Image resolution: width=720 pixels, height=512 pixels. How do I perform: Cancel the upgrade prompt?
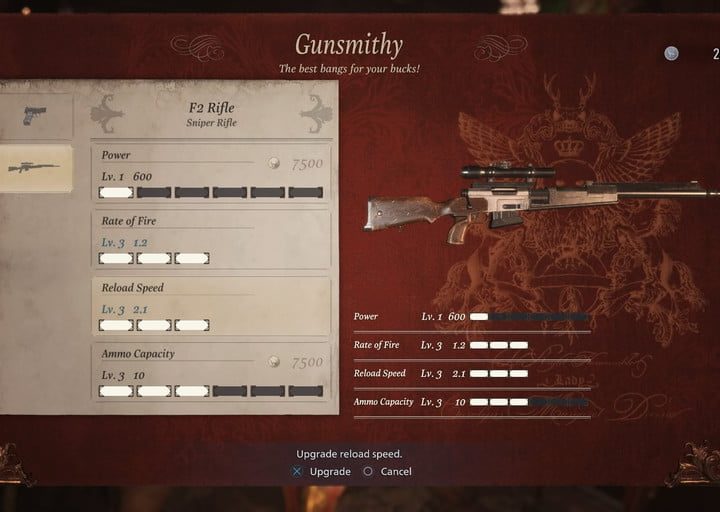387,471
